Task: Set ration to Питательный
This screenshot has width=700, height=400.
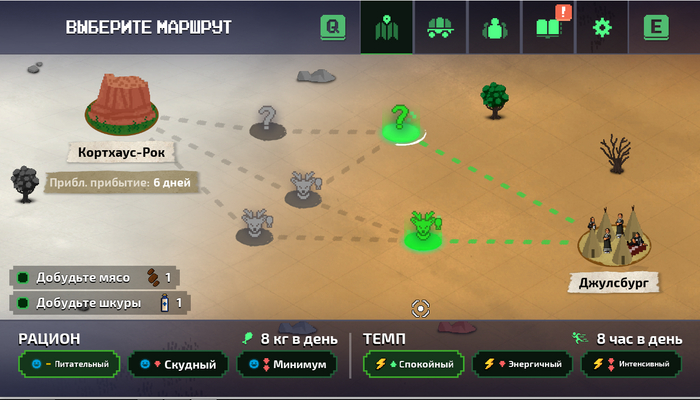Action: 70,364
